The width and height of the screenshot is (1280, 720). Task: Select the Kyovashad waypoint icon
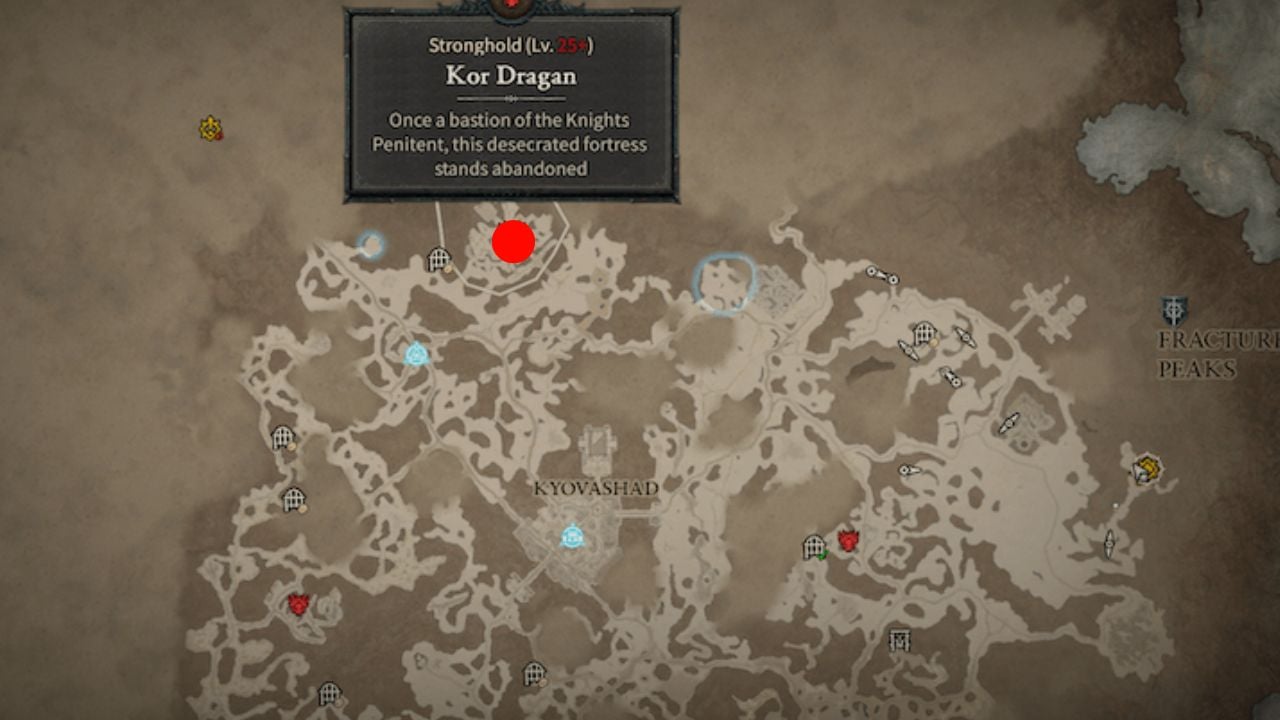click(570, 537)
